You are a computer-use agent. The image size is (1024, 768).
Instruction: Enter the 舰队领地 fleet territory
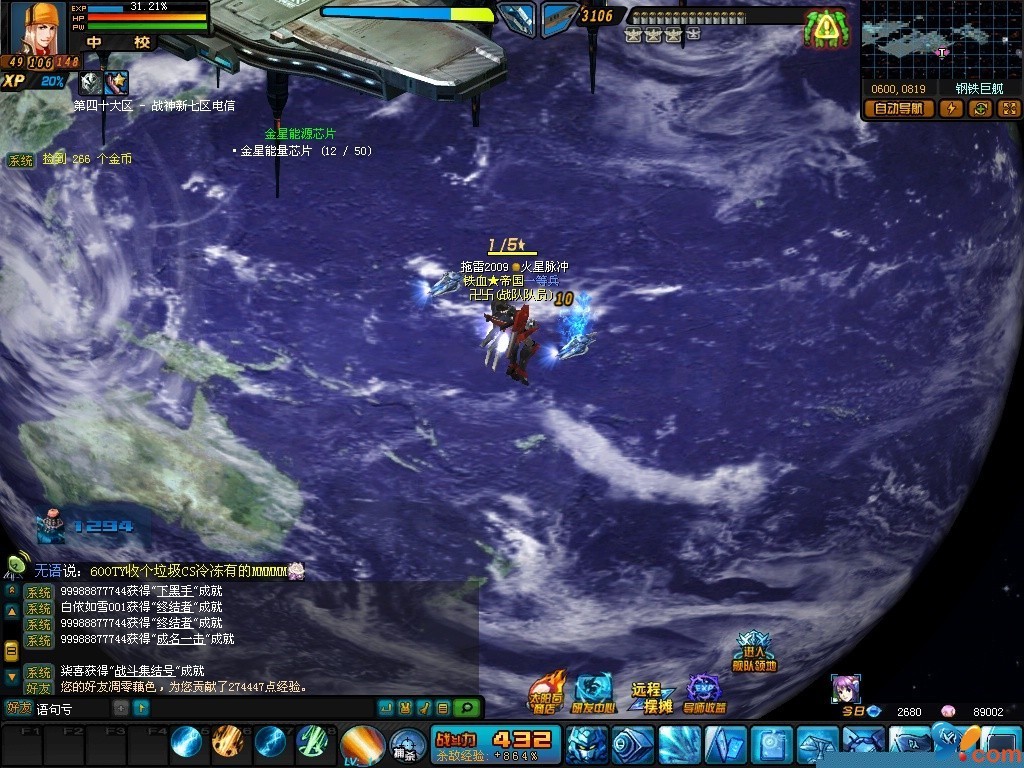point(753,651)
